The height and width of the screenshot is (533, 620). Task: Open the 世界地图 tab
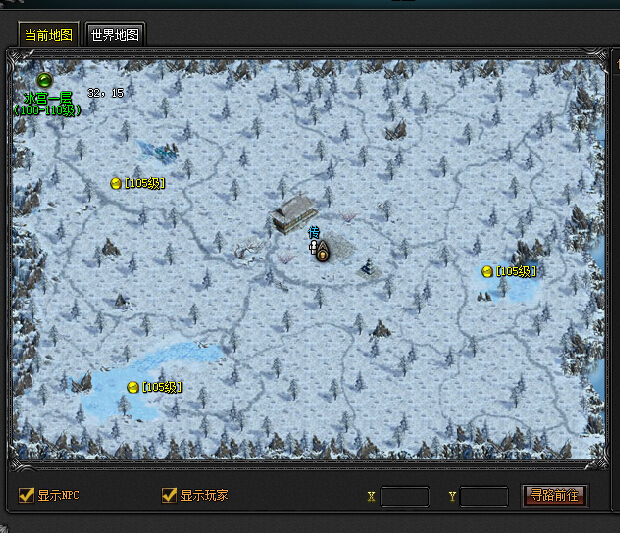115,34
